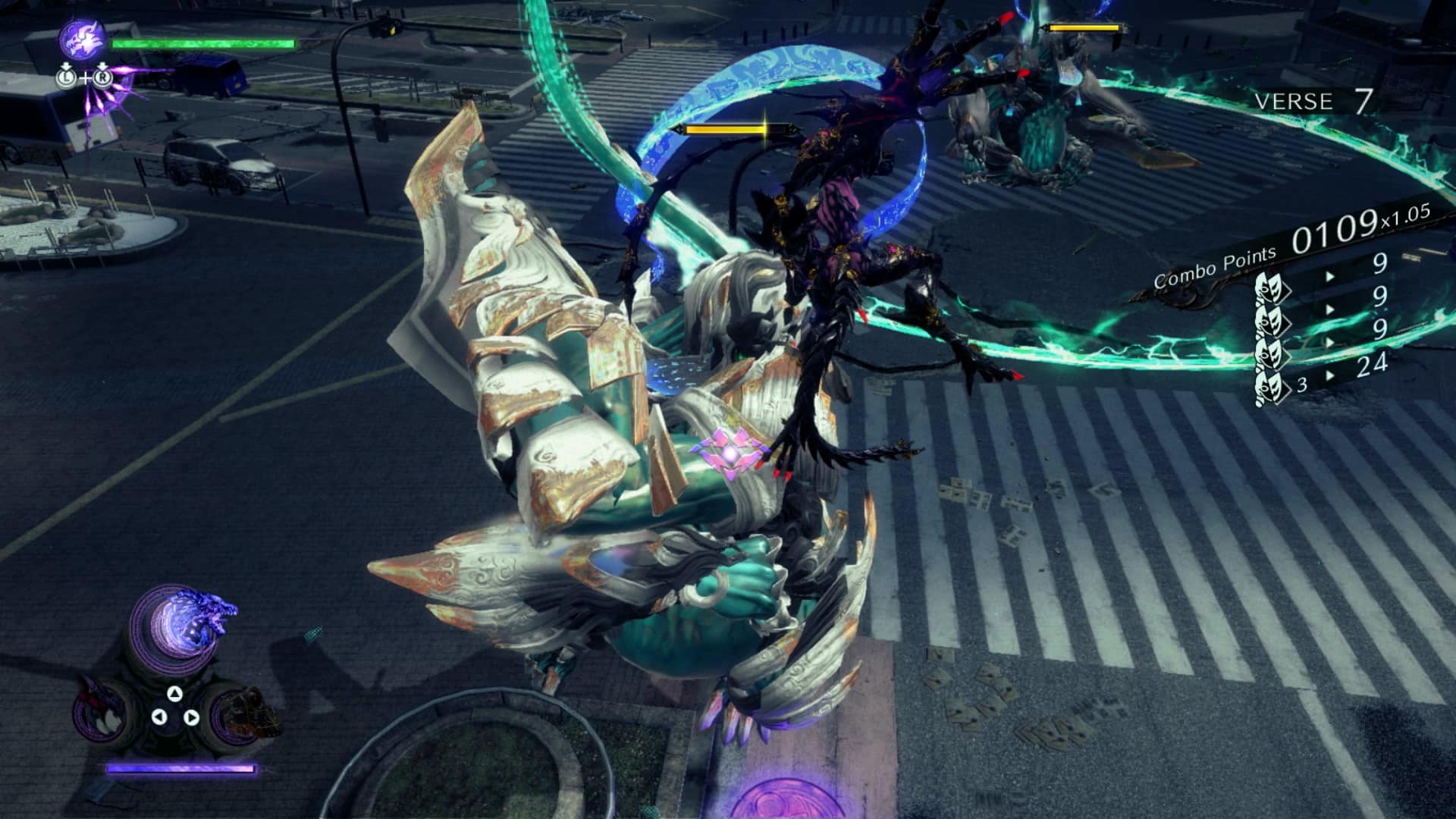Image resolution: width=1456 pixels, height=819 pixels.
Task: Toggle the right arrow on the demon selection d-pad
Action: click(193, 717)
